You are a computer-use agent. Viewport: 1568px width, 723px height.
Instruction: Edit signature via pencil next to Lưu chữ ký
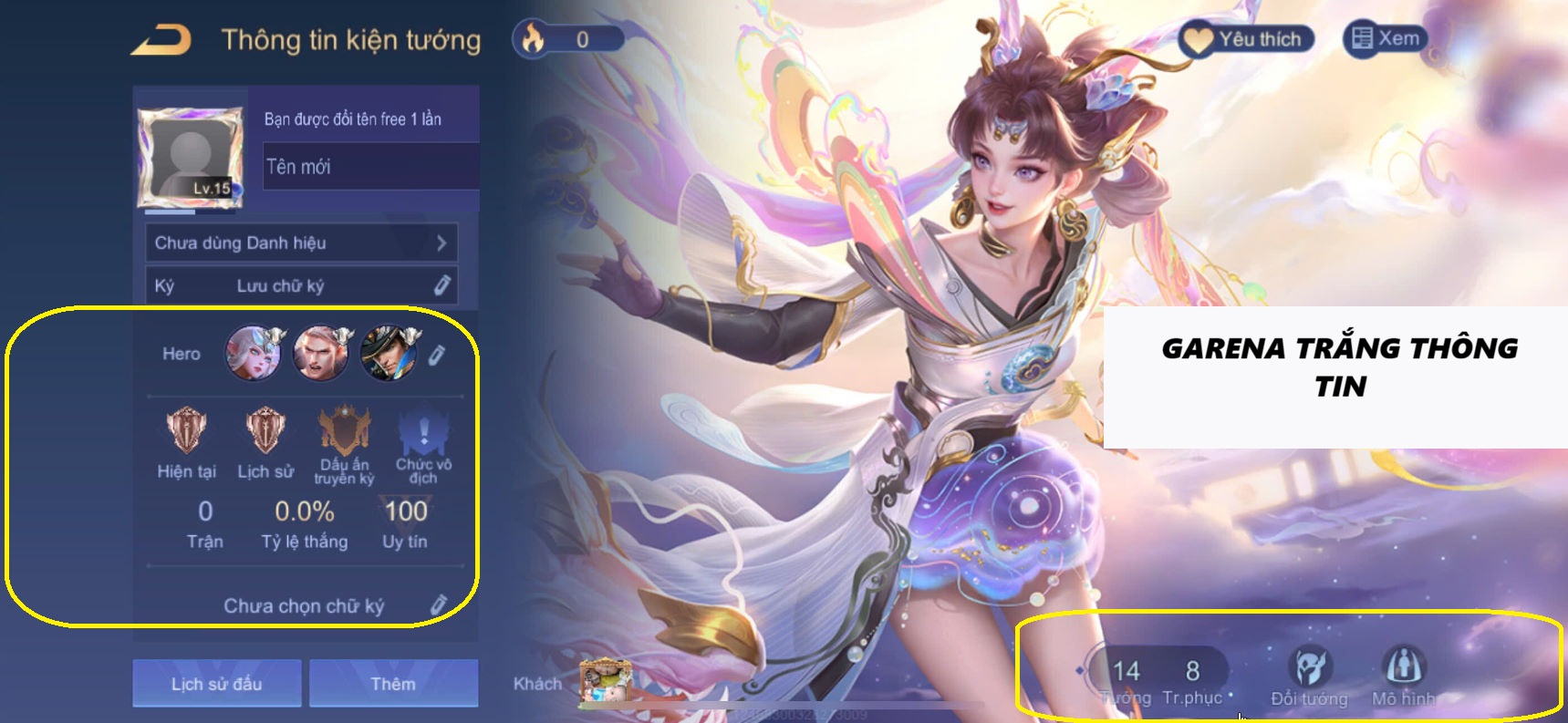coord(444,285)
